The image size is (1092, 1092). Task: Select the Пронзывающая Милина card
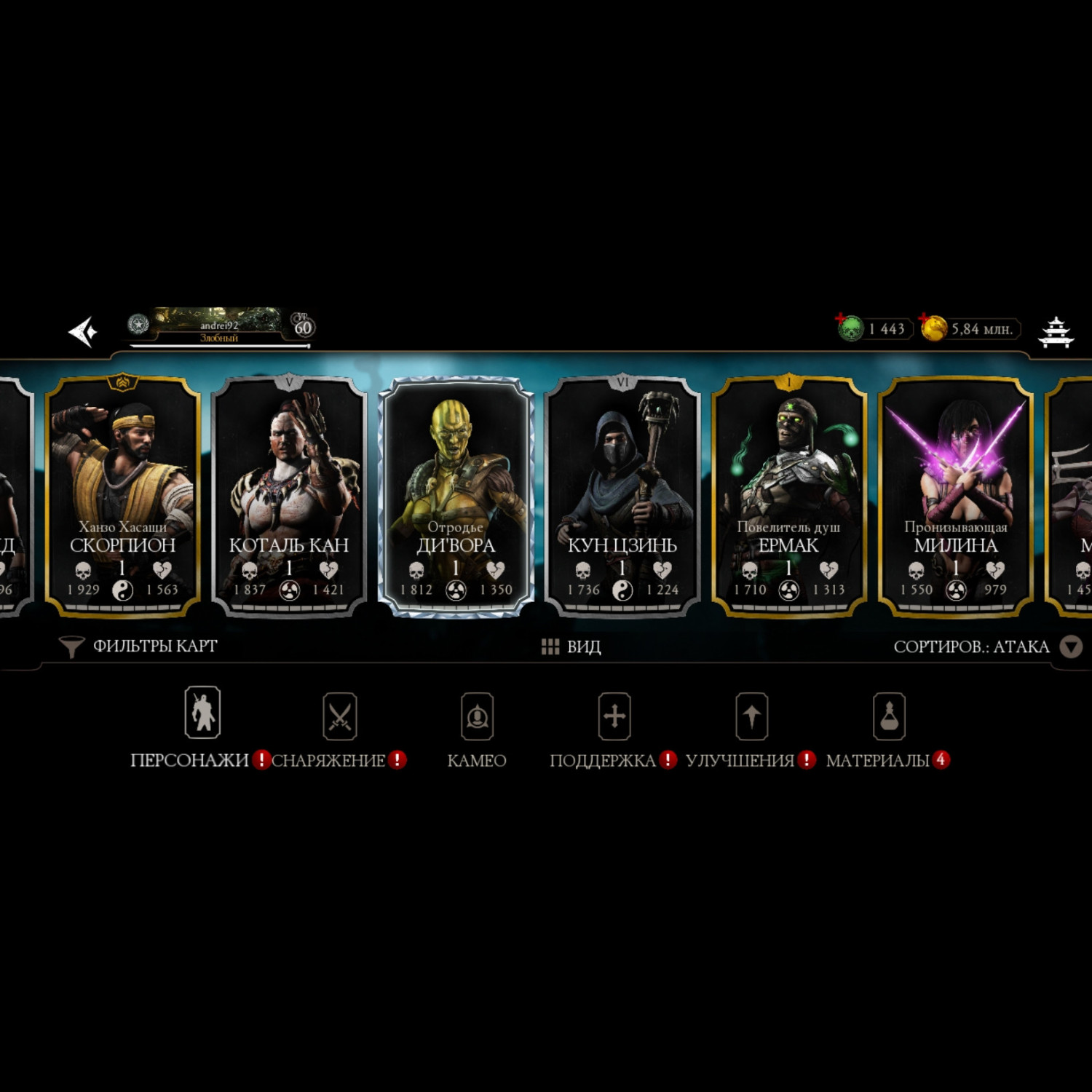click(x=955, y=495)
